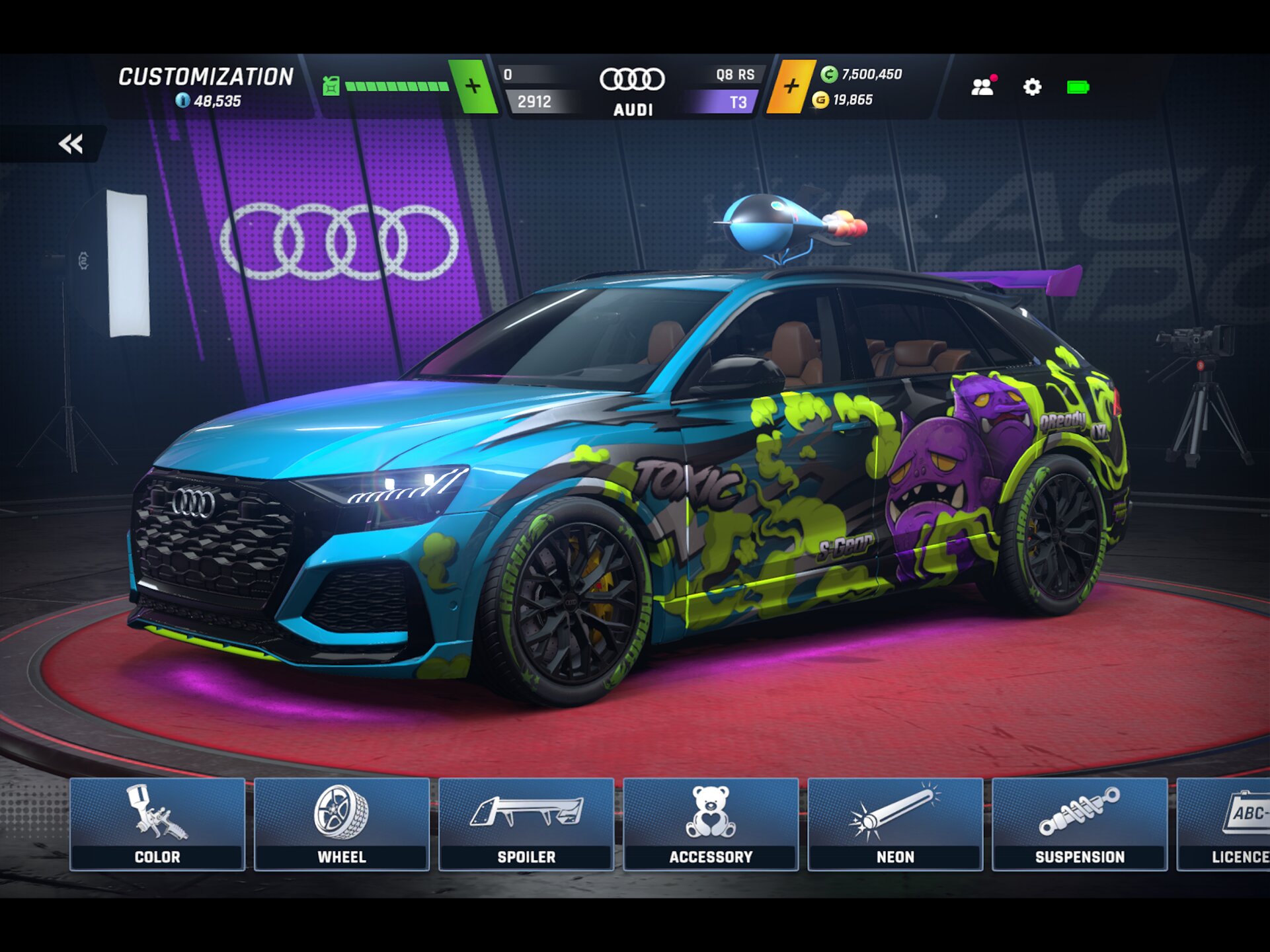The image size is (1270, 952).
Task: Open settings via the gear icon
Action: point(1032,87)
